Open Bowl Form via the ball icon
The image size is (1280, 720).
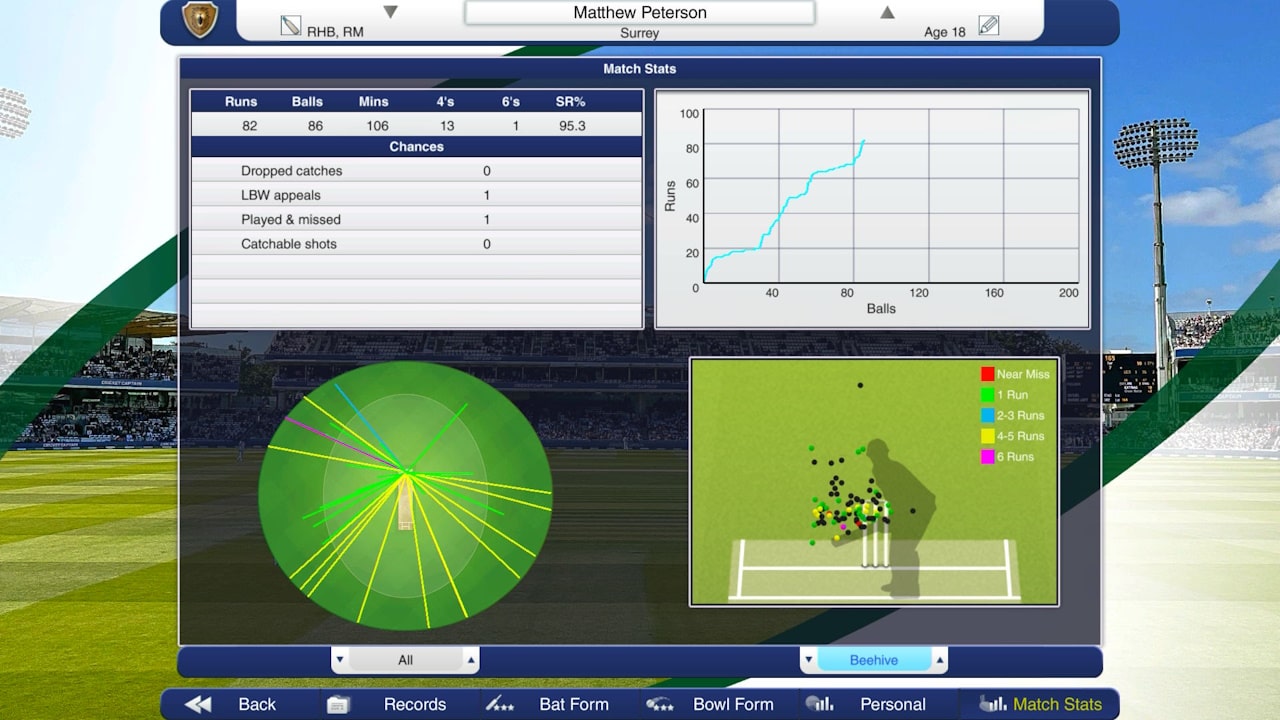tap(660, 704)
